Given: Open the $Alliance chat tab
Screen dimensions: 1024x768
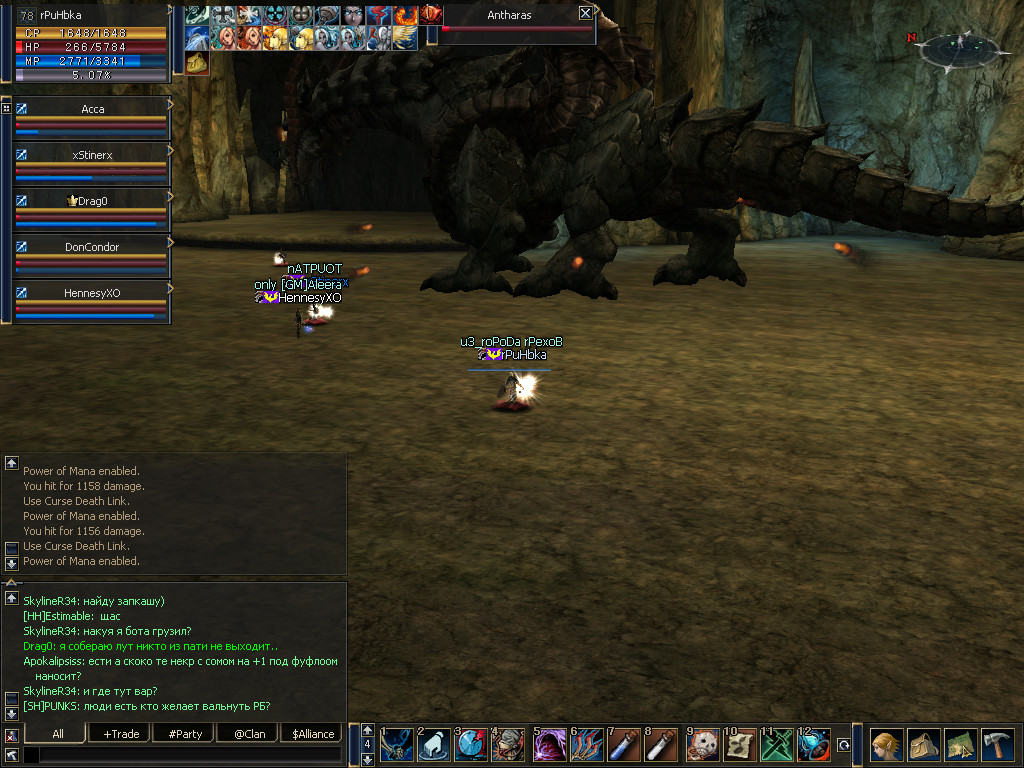Looking at the screenshot, I should click(x=313, y=734).
